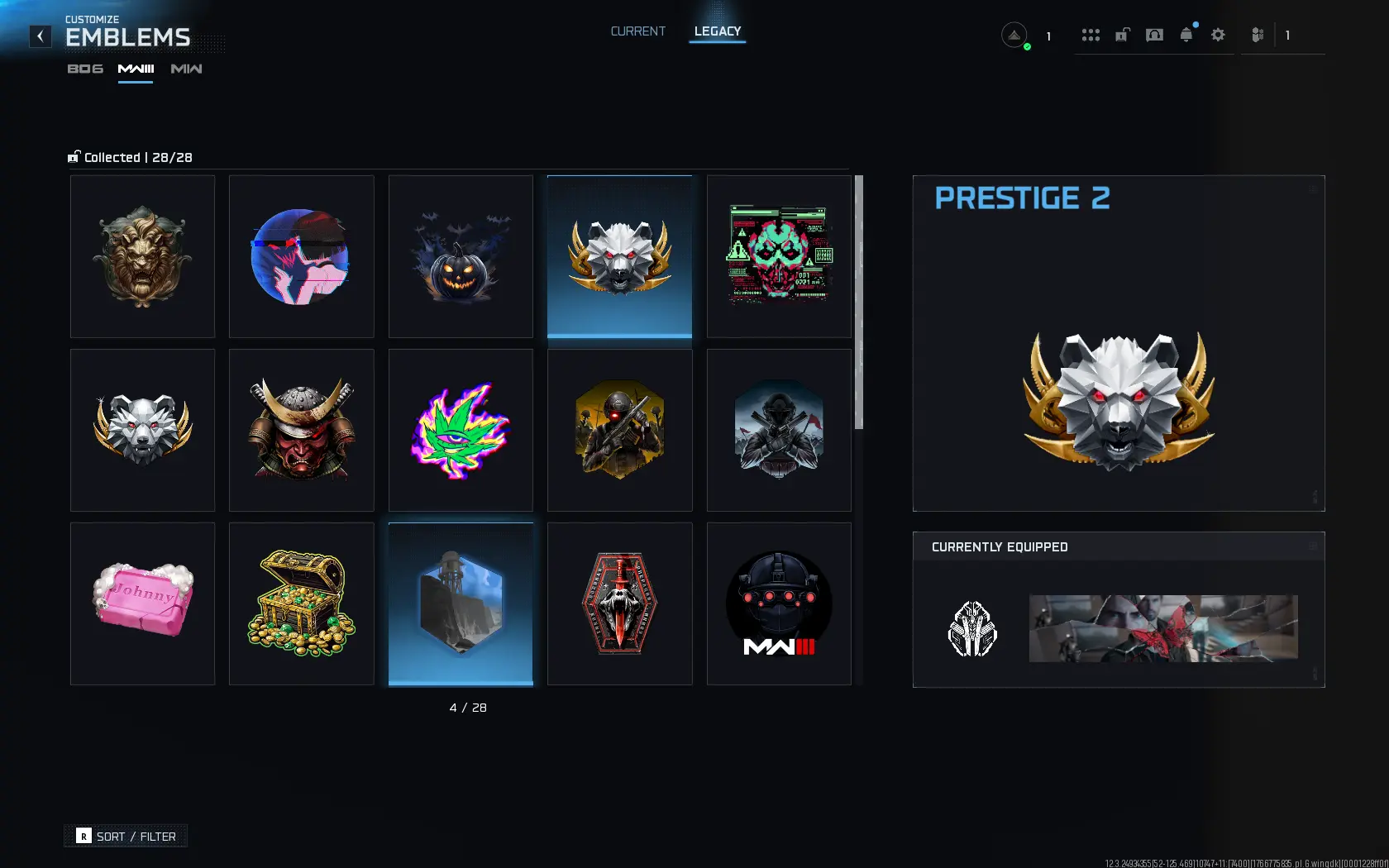1389x868 pixels.
Task: Select the CURRENTLY EQUIPPED calling card banner
Action: 1162,628
